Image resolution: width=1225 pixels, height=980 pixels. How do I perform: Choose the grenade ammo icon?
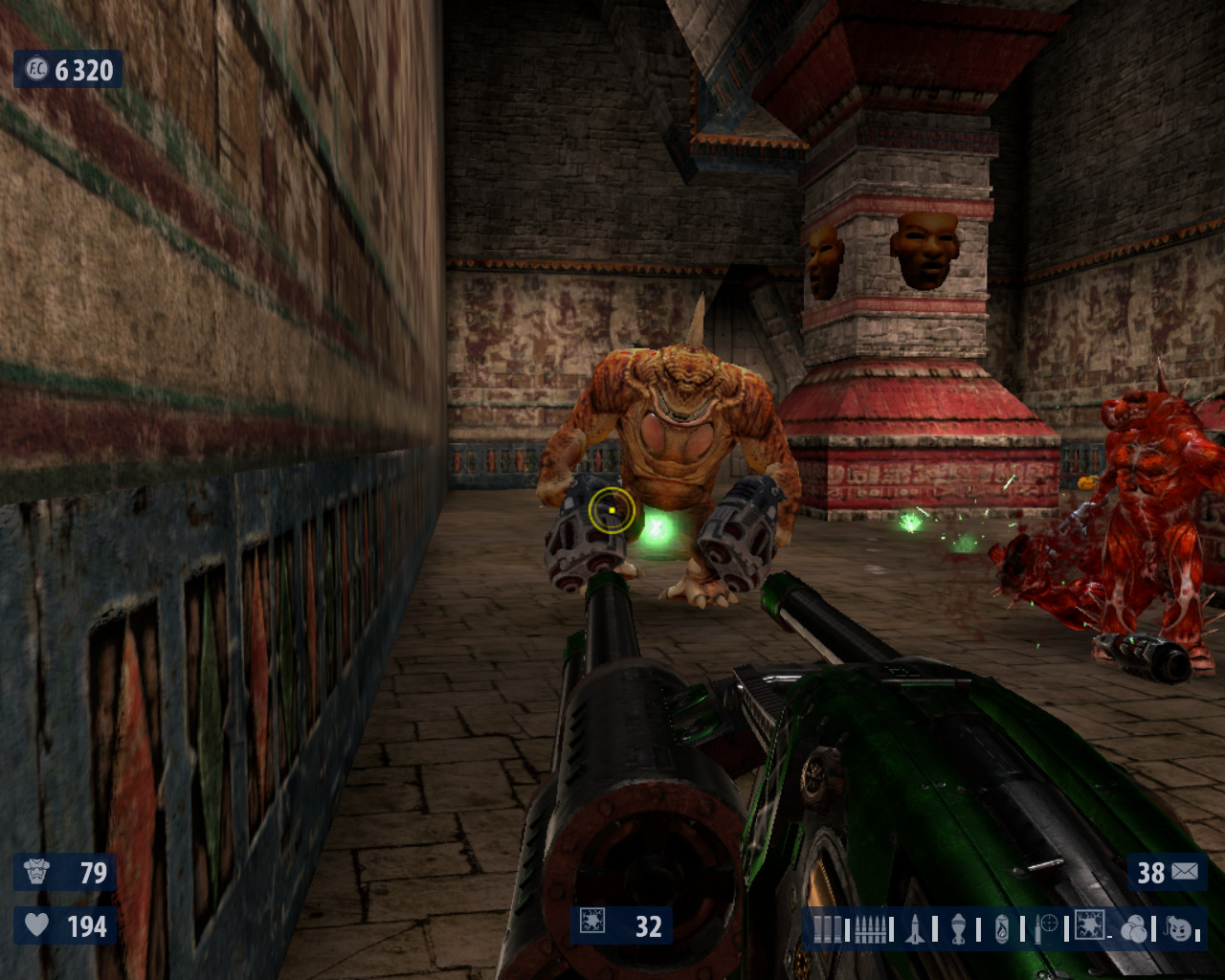click(959, 929)
